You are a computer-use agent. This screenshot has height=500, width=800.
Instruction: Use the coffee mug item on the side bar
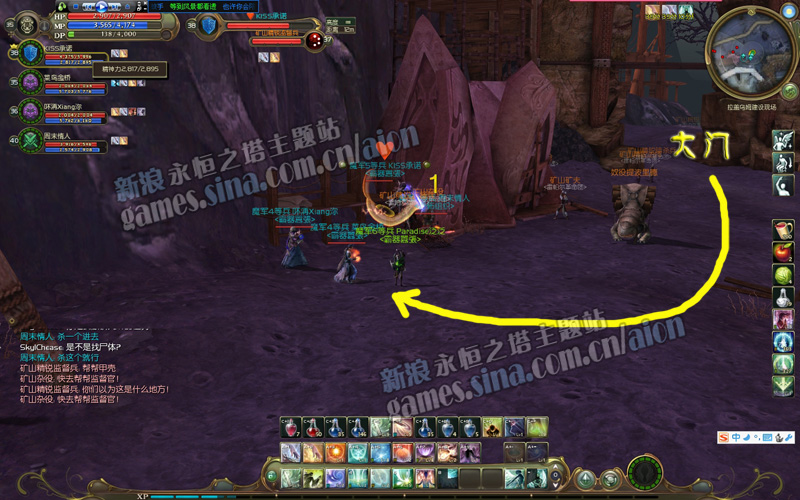pyautogui.click(x=783, y=229)
